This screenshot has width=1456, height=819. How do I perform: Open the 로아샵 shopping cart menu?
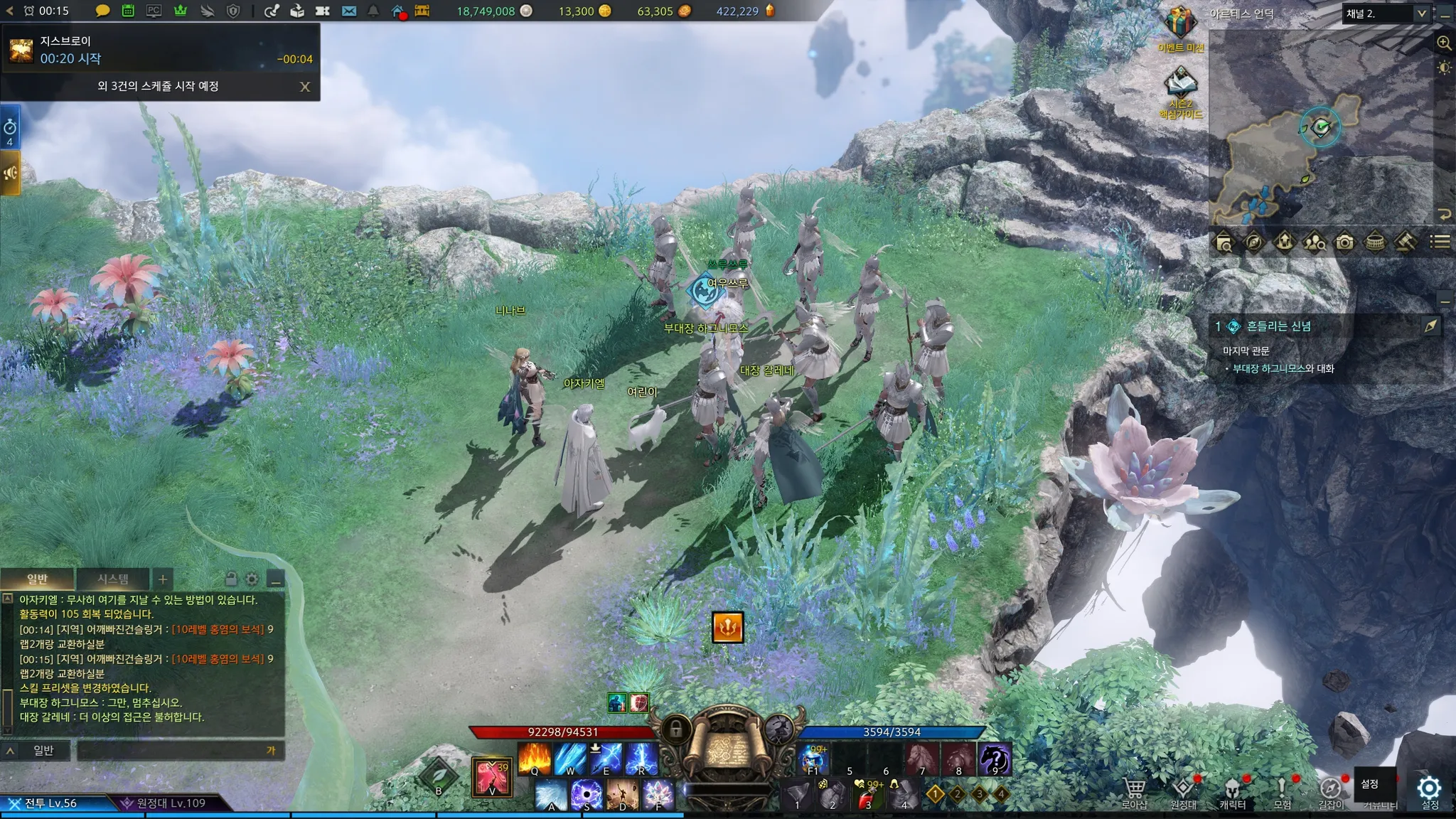pyautogui.click(x=1134, y=791)
